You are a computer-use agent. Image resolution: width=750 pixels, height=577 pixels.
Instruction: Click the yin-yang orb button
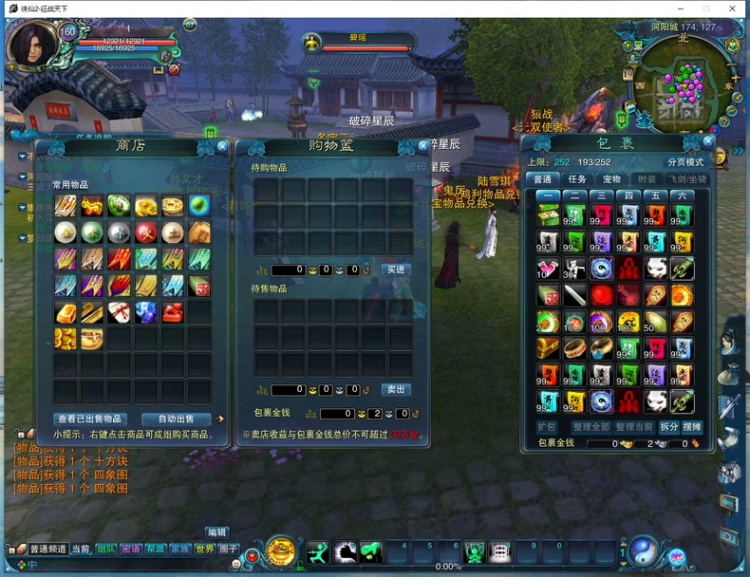[x=643, y=549]
